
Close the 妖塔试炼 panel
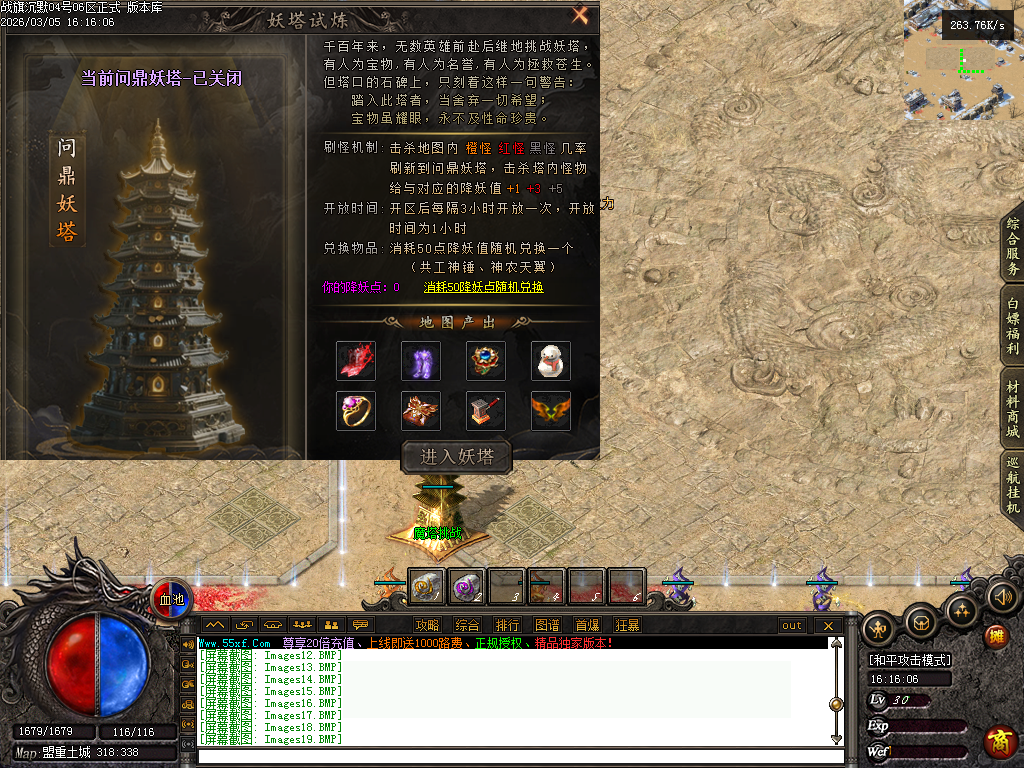[580, 15]
